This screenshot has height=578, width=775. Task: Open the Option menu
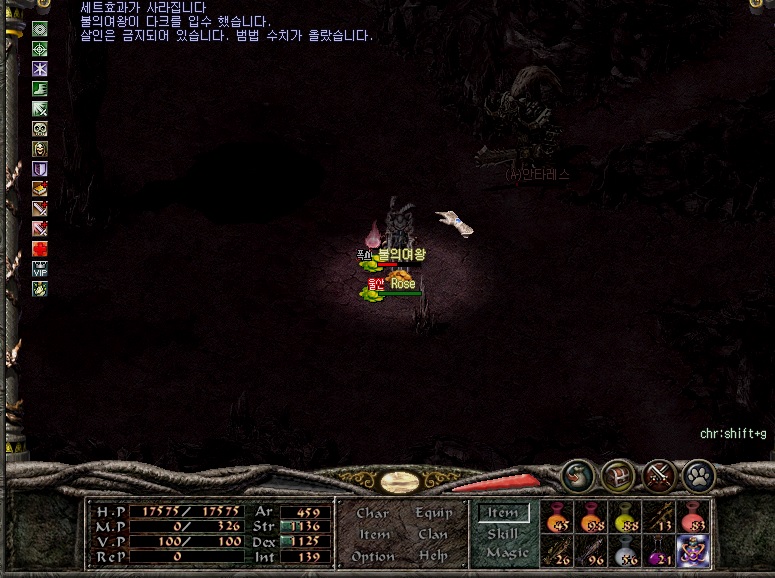pos(372,556)
